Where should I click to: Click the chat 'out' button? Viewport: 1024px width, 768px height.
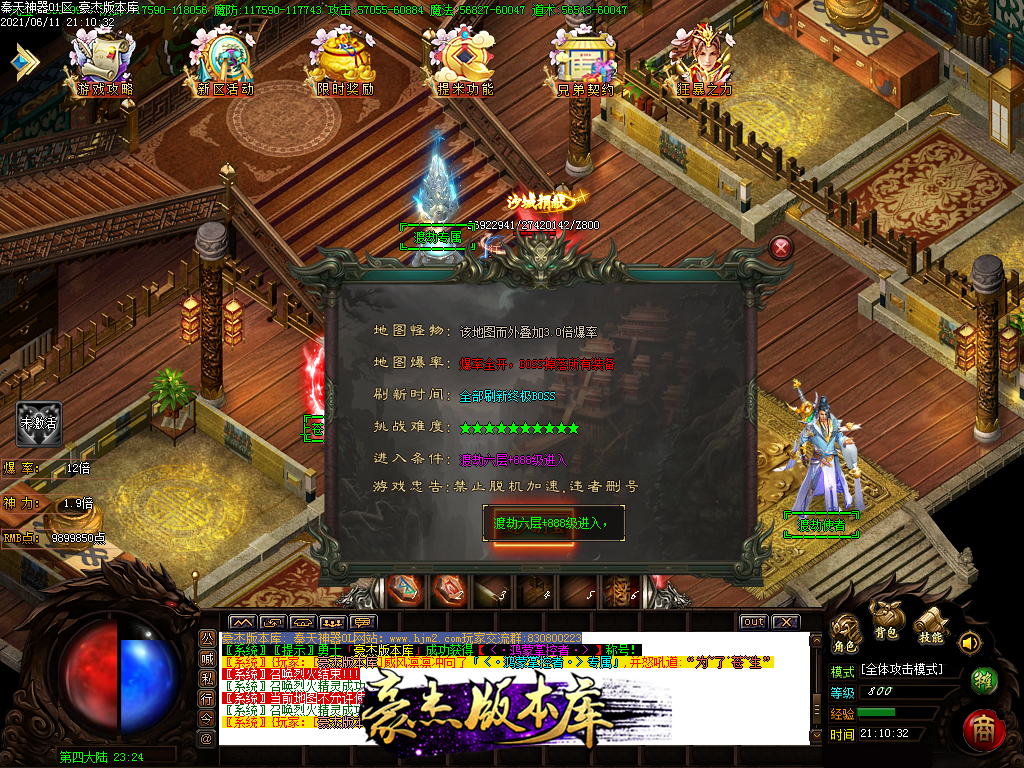tap(753, 622)
